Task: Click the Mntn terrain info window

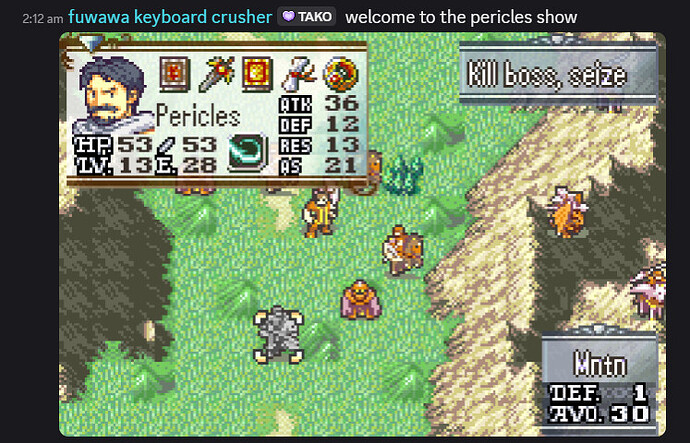Action: tap(598, 381)
